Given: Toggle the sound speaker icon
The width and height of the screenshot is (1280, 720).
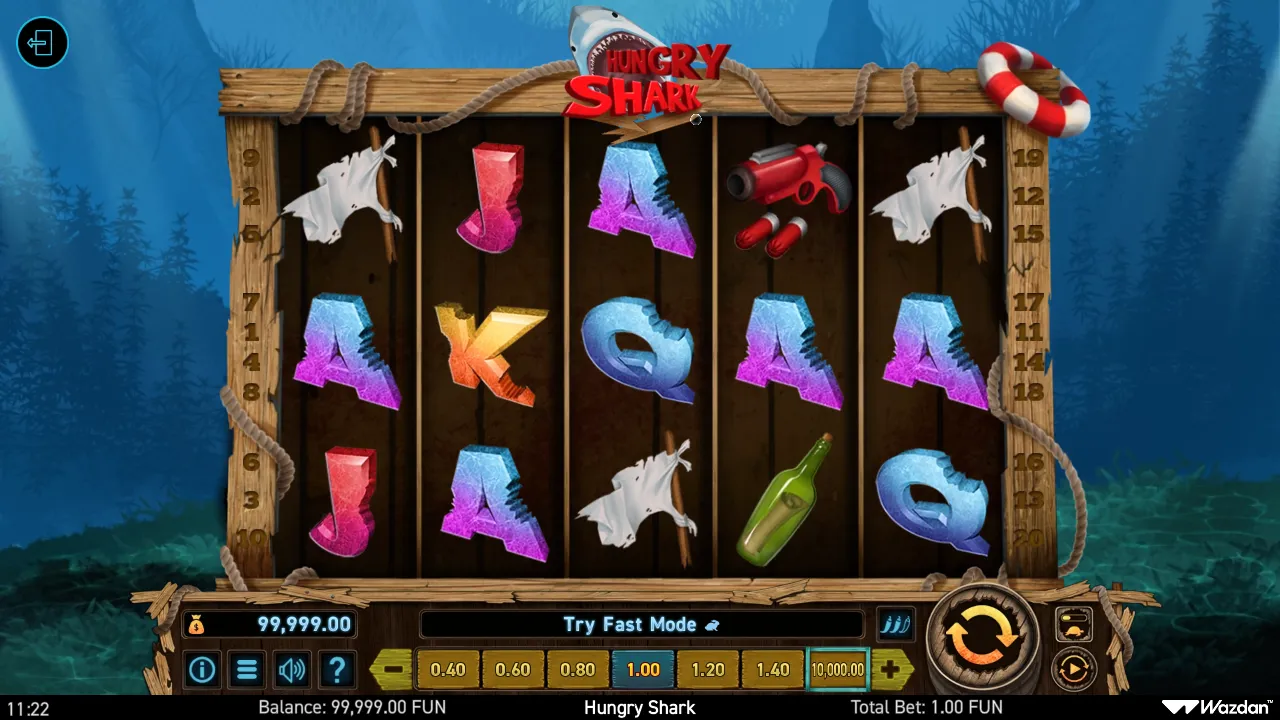Looking at the screenshot, I should (292, 669).
